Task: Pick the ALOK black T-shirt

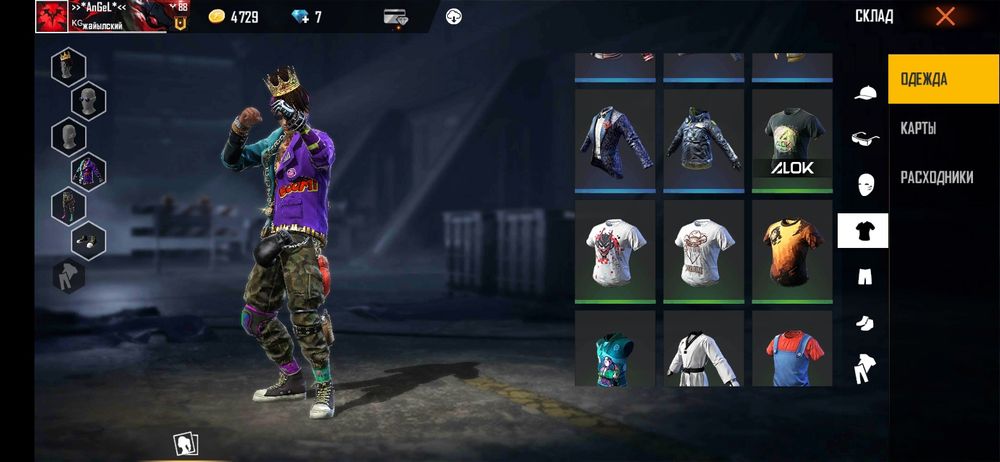Action: [x=793, y=141]
